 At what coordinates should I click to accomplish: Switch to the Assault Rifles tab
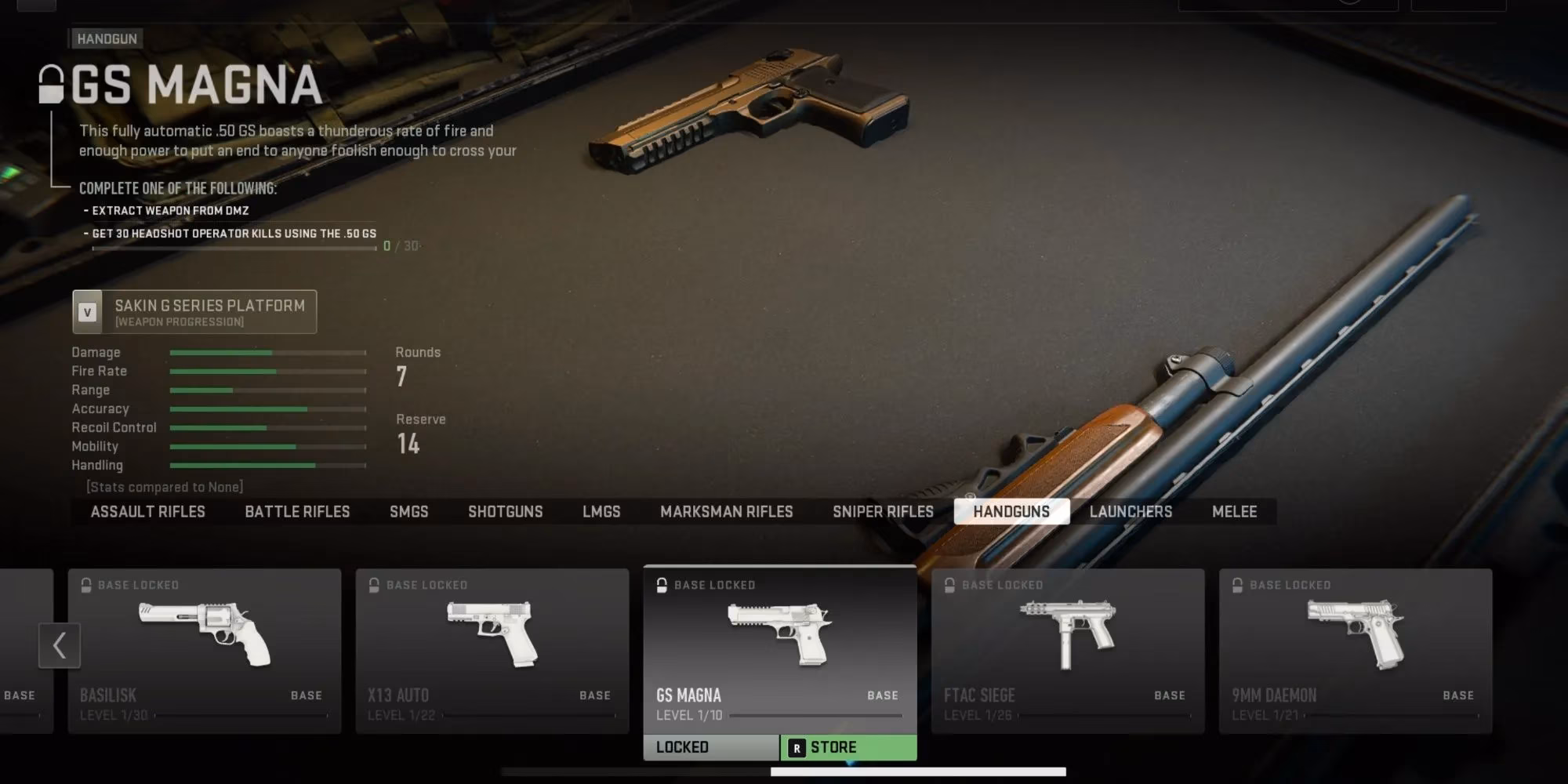(x=147, y=512)
